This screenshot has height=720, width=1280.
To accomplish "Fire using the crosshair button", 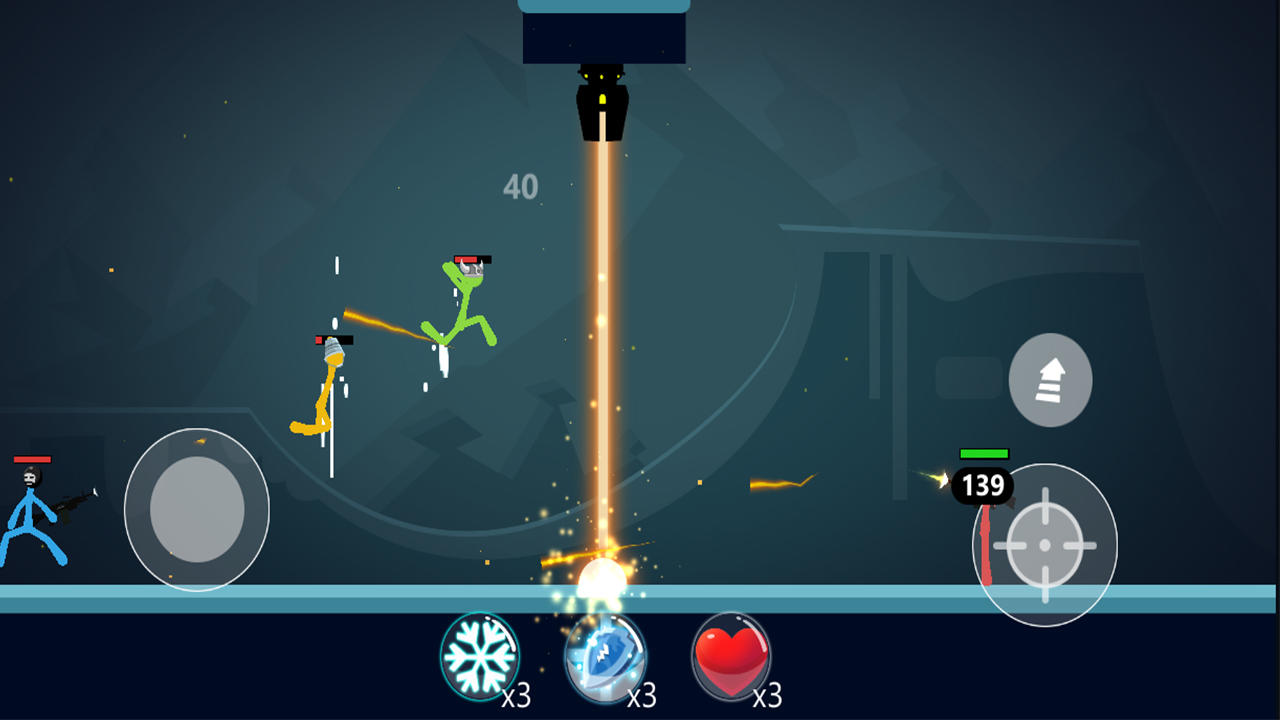I will click(x=1045, y=545).
